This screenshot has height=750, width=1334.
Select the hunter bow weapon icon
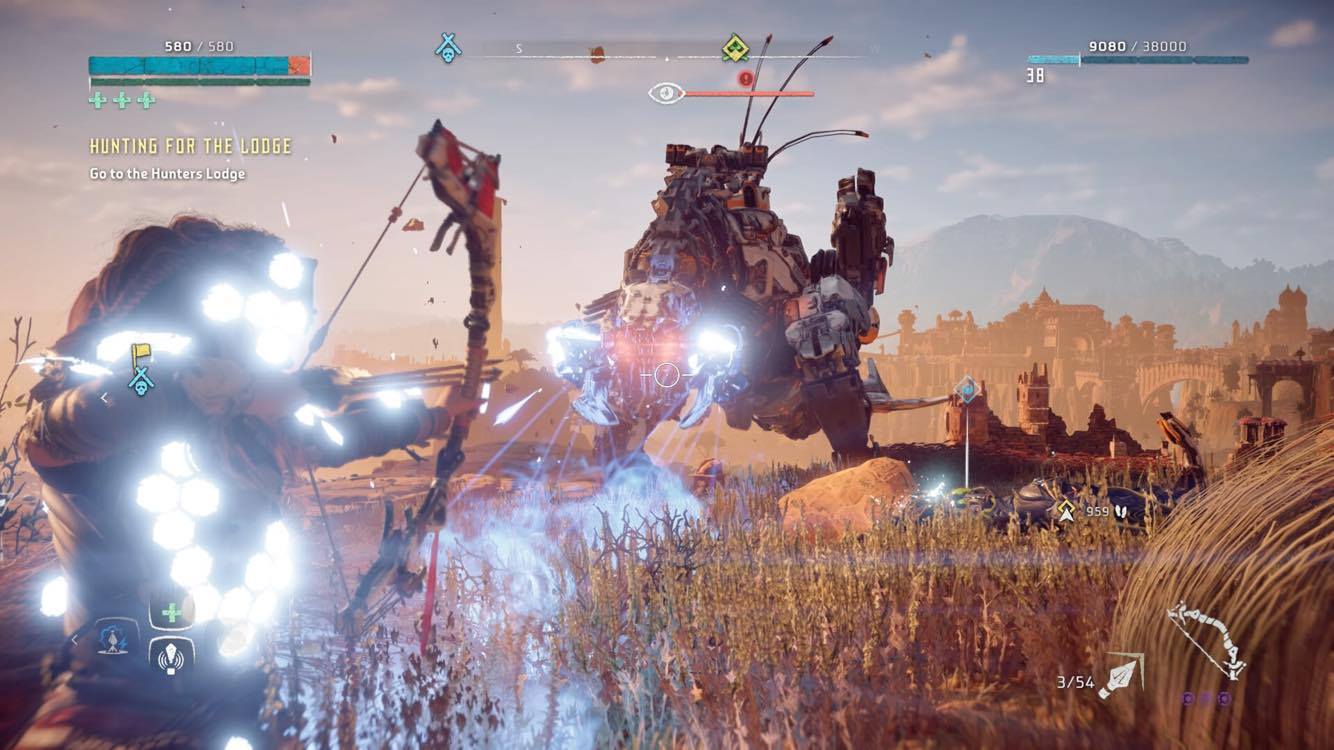[1206, 640]
